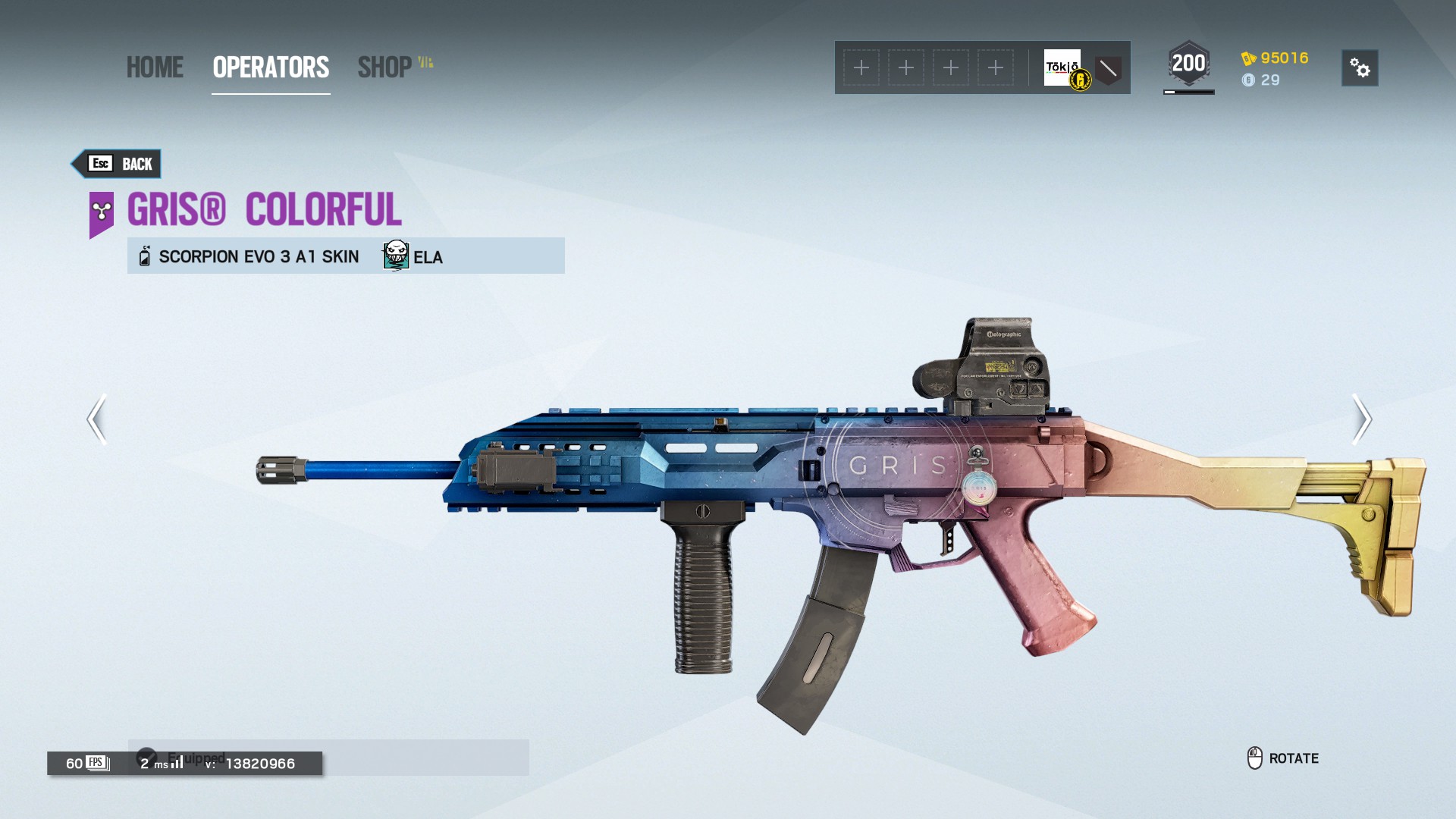Switch to the Operators tab
This screenshot has height=819, width=1456.
pos(271,67)
